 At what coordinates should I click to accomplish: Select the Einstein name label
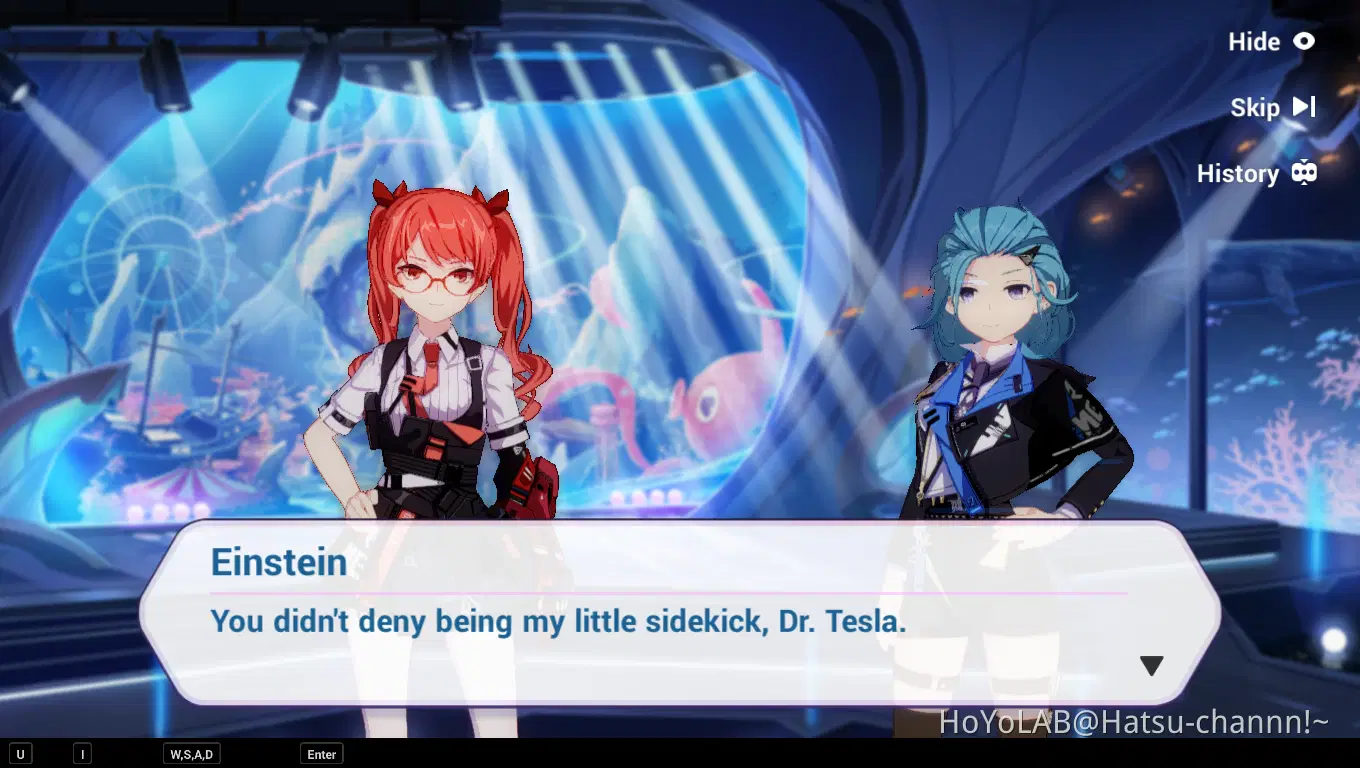(279, 562)
